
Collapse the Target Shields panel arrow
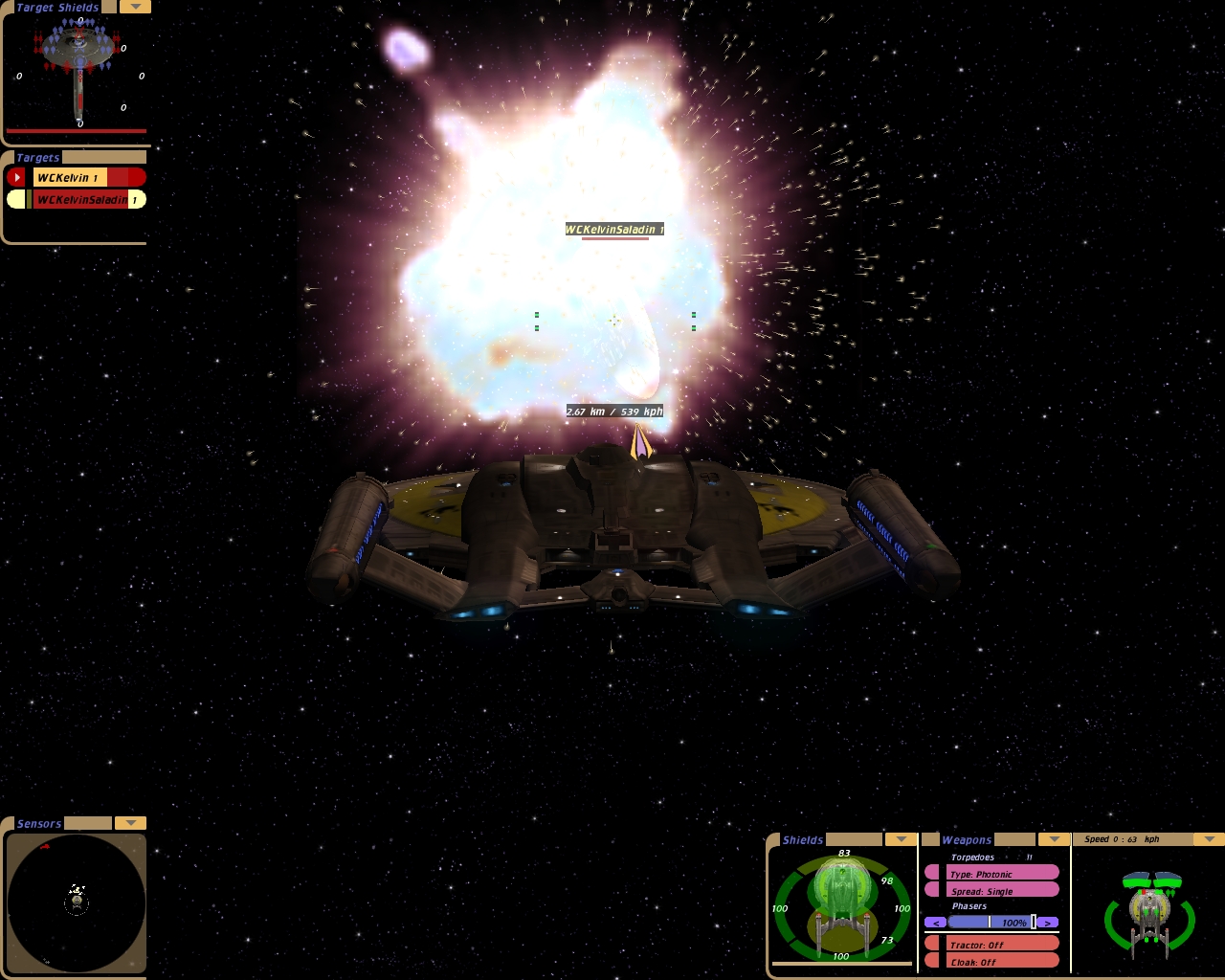tap(135, 7)
